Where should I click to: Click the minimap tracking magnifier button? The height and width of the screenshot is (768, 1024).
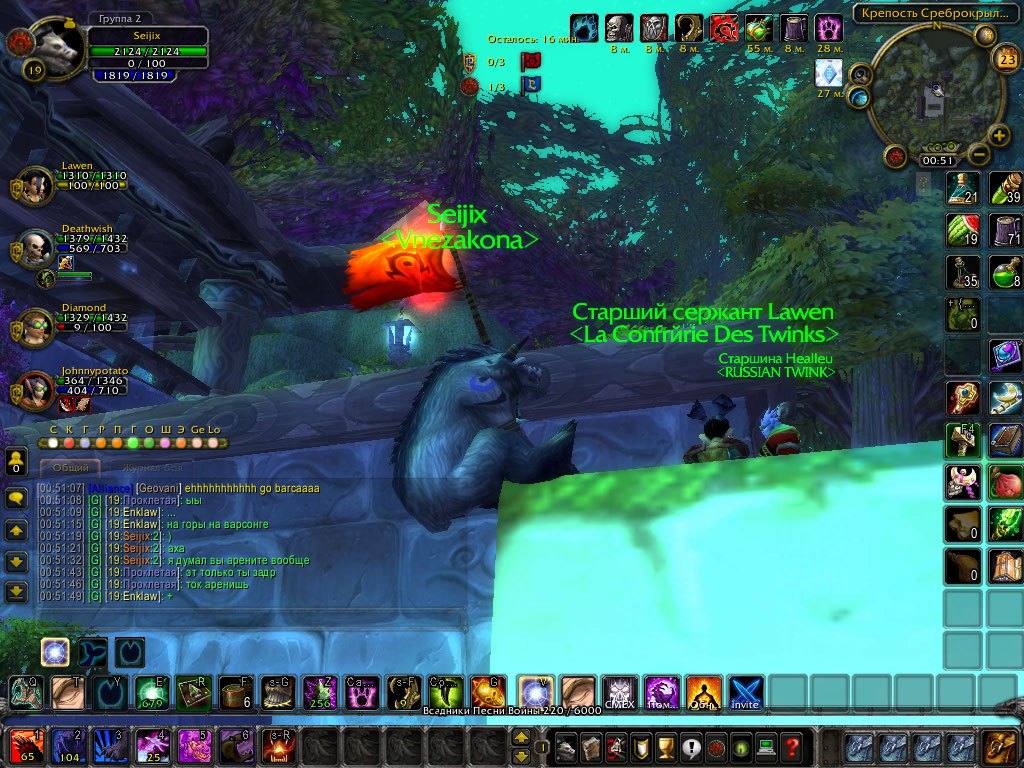[x=858, y=73]
